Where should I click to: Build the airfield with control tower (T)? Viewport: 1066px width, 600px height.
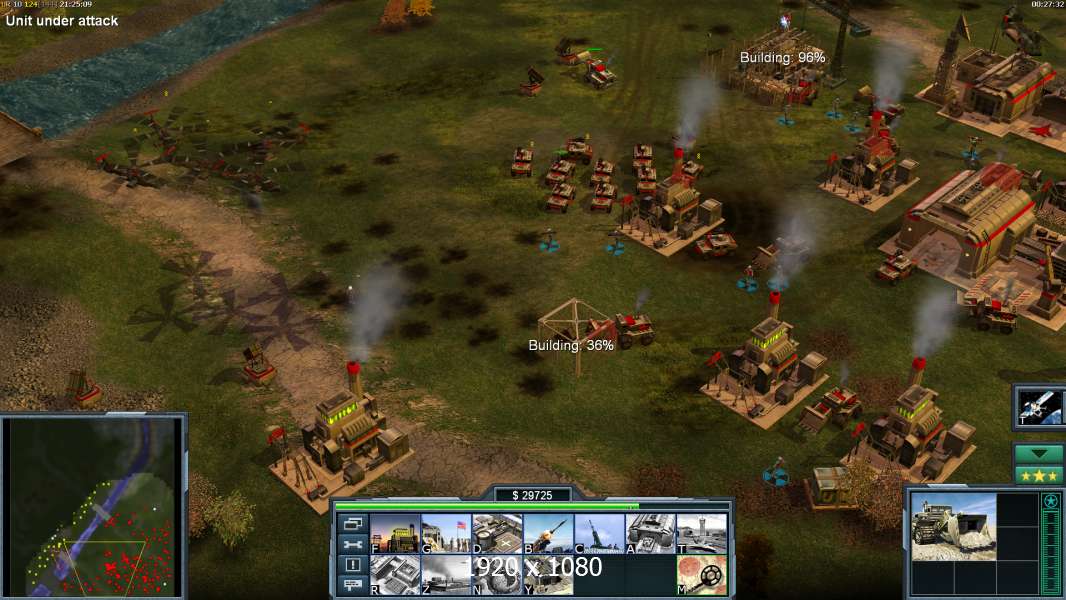701,534
